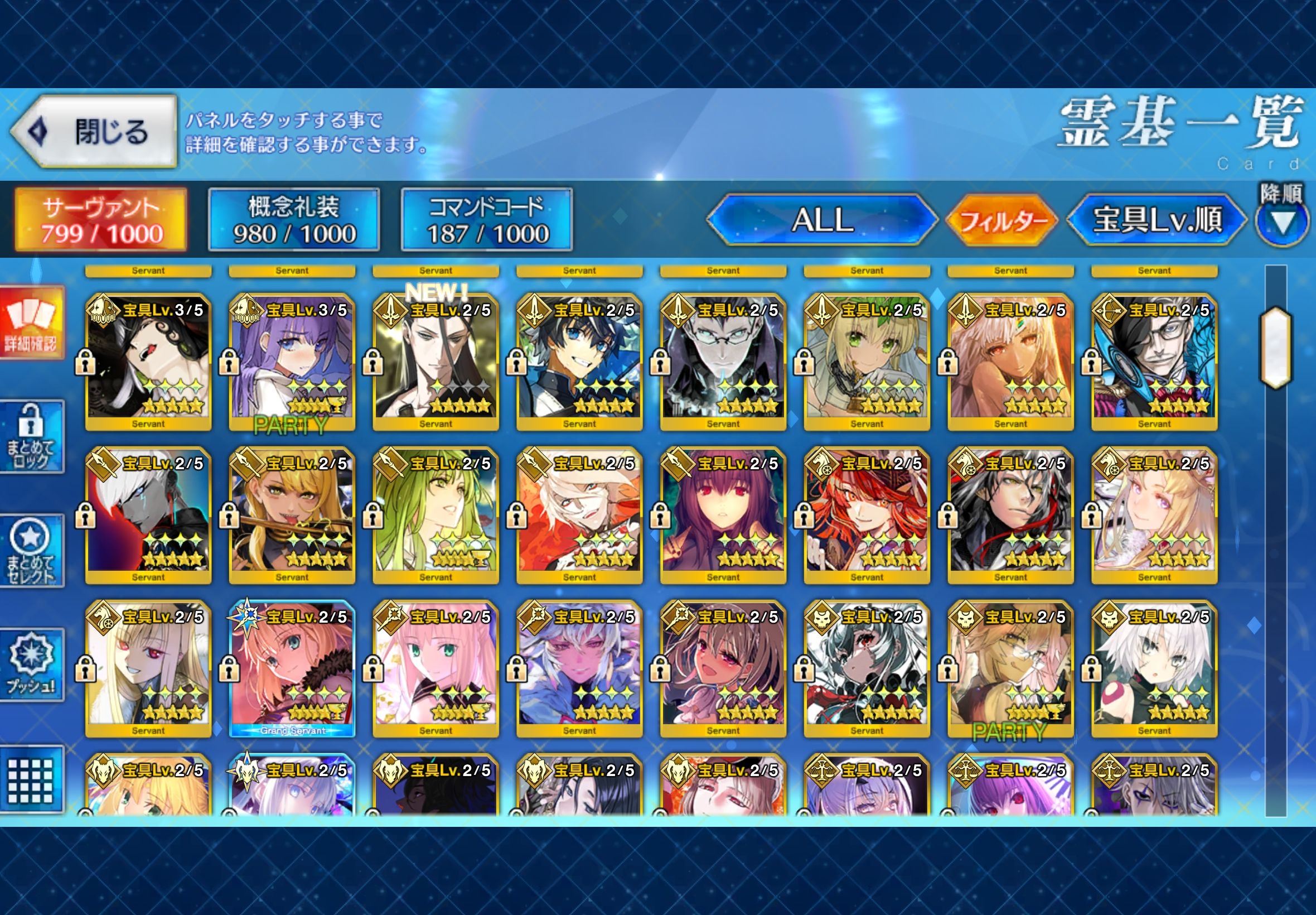This screenshot has height=915, width=1316.
Task: Click the 詳細確認 card details button
Action: click(32, 323)
